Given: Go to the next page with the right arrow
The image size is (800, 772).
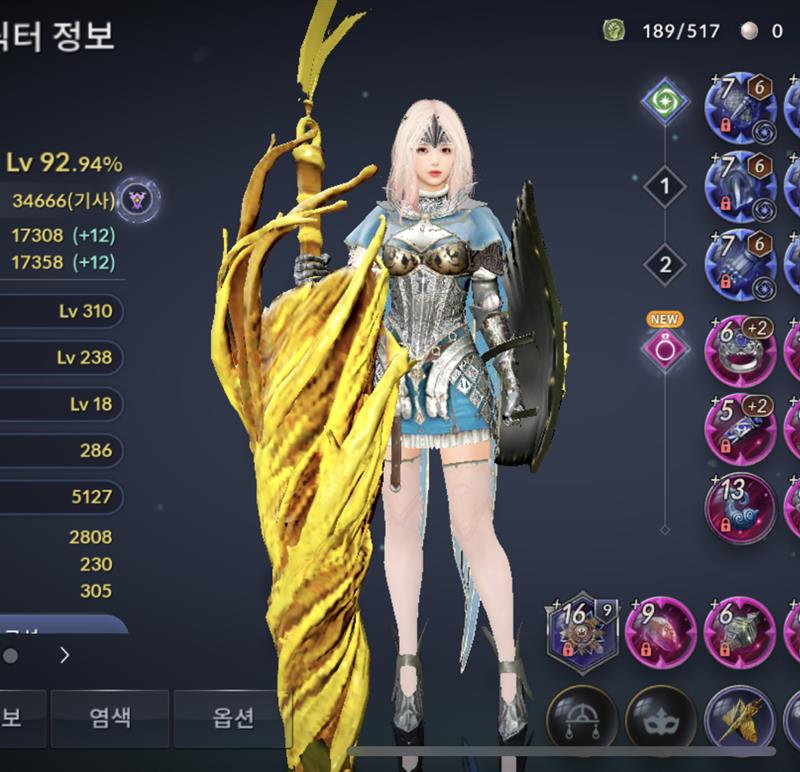Looking at the screenshot, I should [x=65, y=656].
